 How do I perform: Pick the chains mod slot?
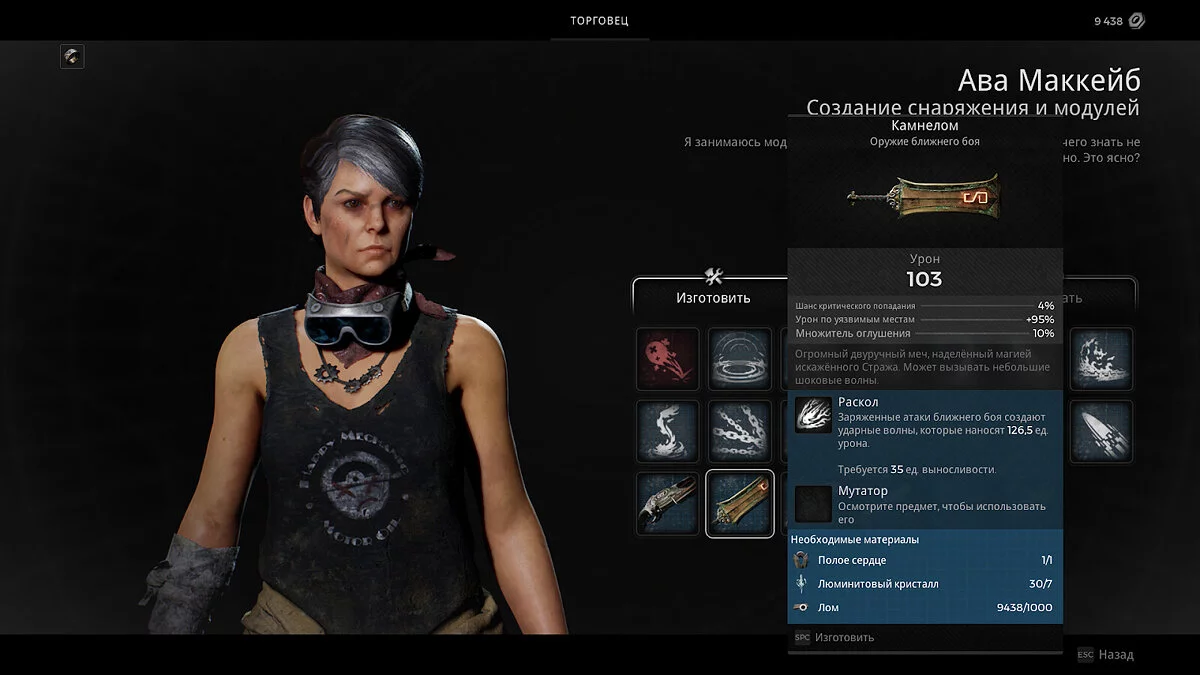click(x=740, y=432)
